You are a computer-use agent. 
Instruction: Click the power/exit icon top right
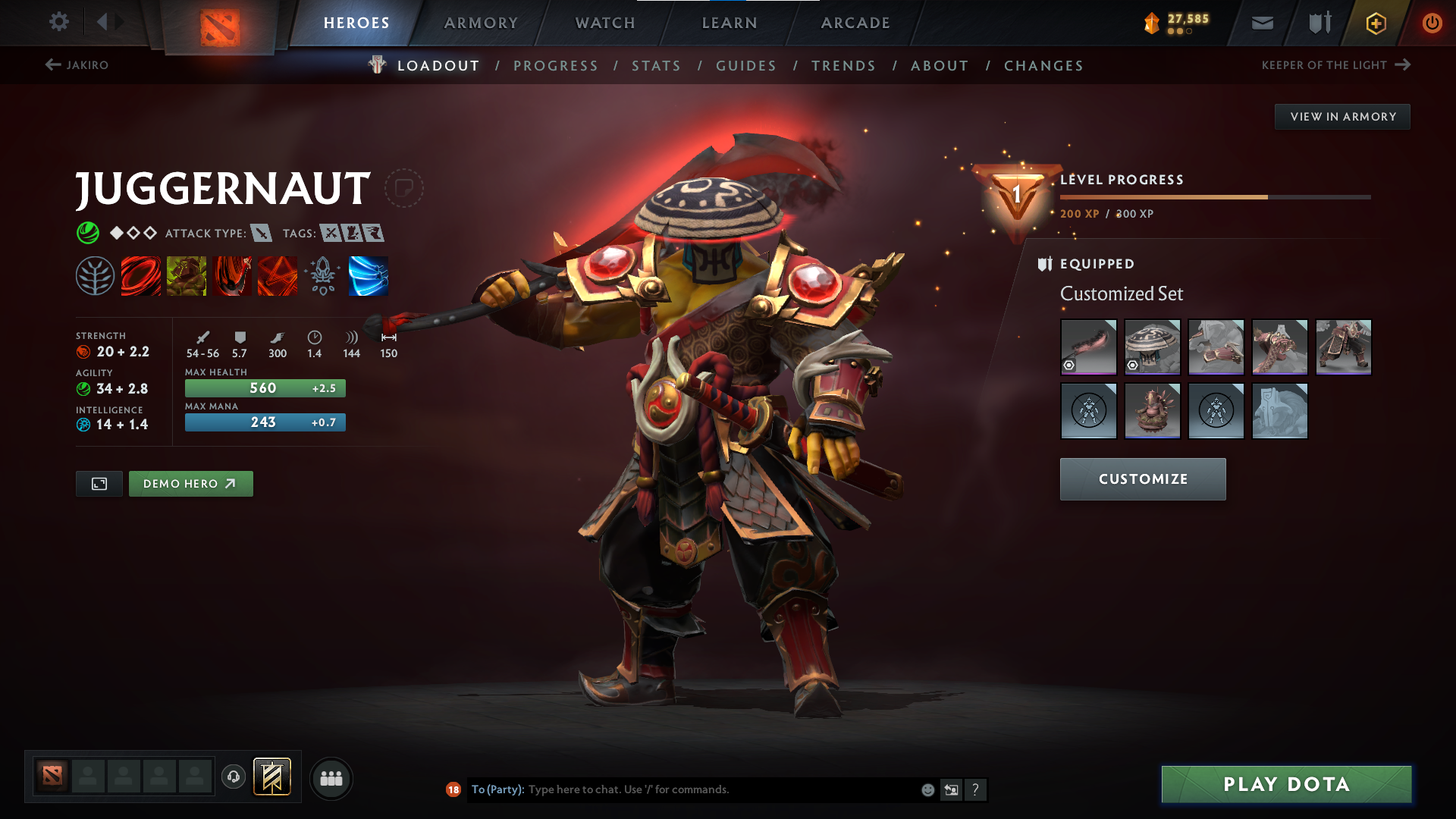point(1432,23)
